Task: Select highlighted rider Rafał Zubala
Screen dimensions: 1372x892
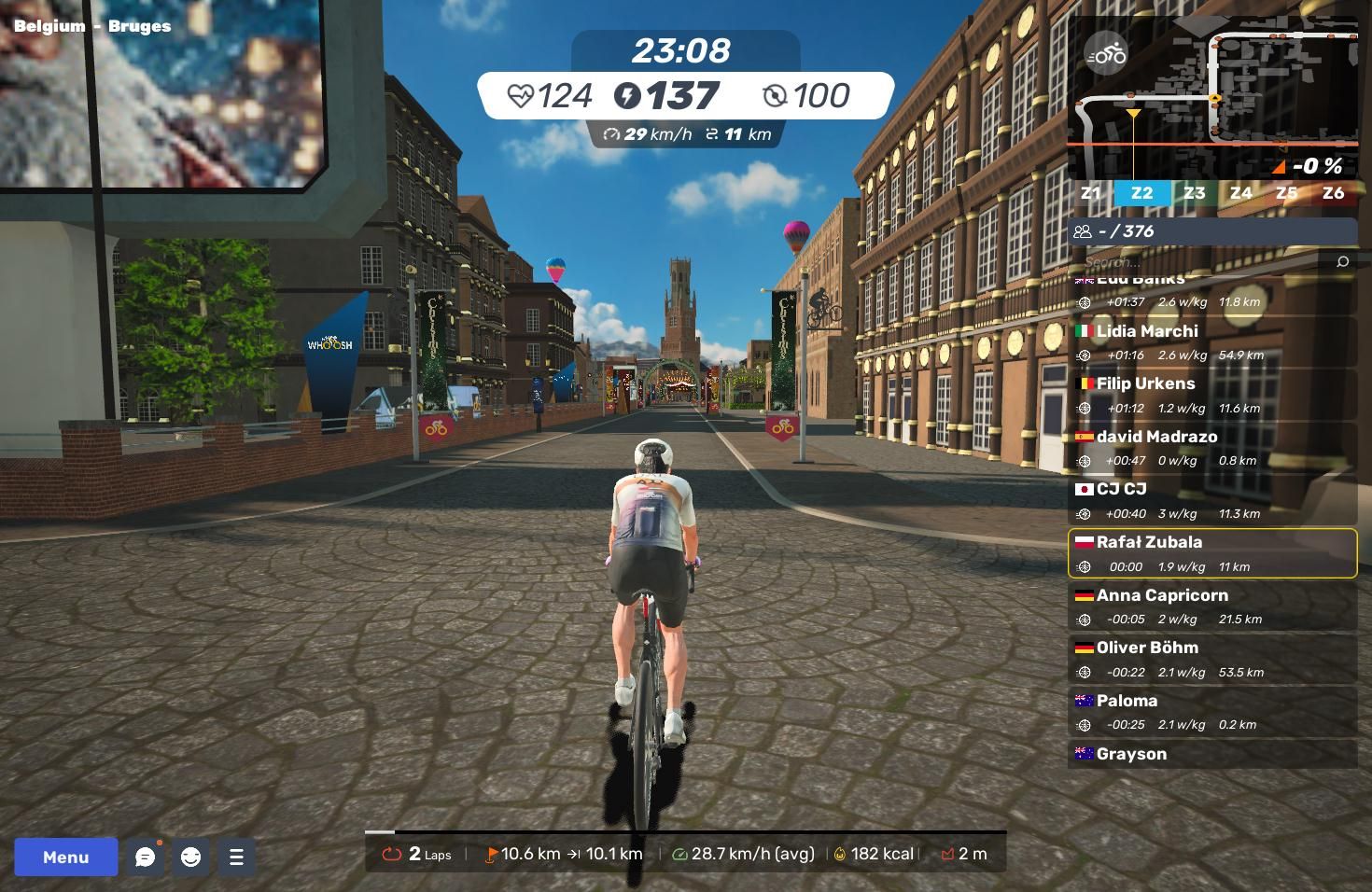Action: point(1211,553)
